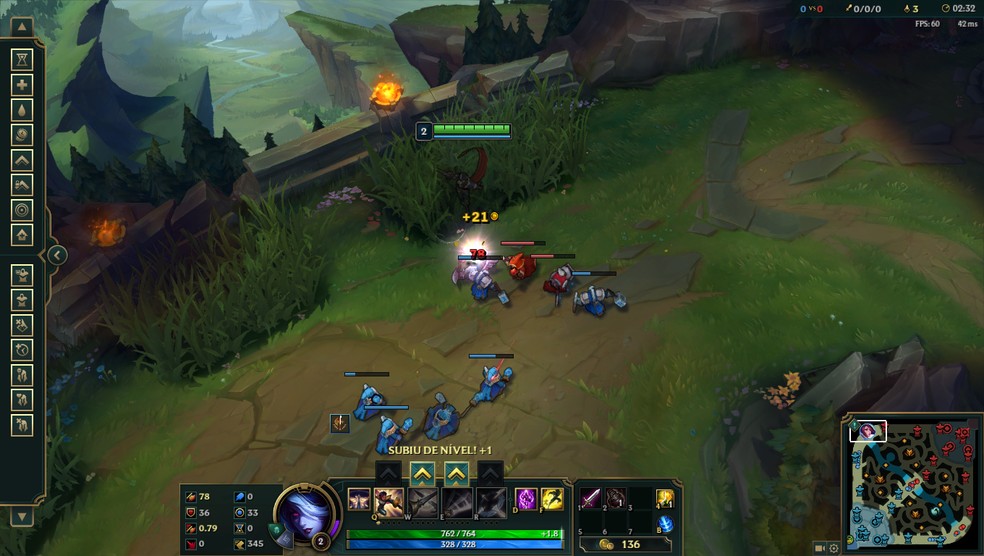Level up the E ability with the gold arrow
The image size is (984, 556).
click(x=457, y=472)
